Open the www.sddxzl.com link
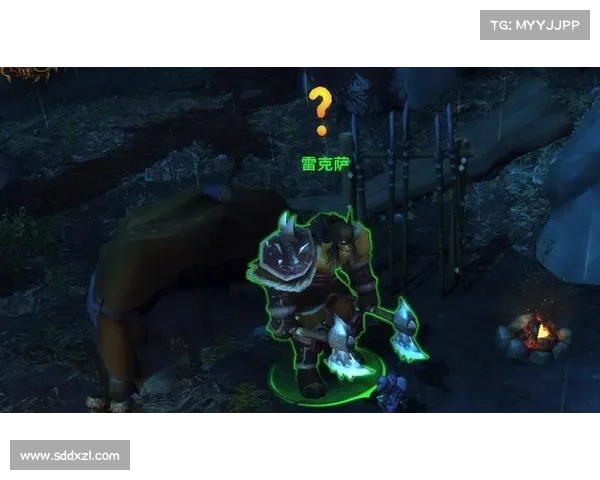The width and height of the screenshot is (600, 480). click(x=71, y=456)
